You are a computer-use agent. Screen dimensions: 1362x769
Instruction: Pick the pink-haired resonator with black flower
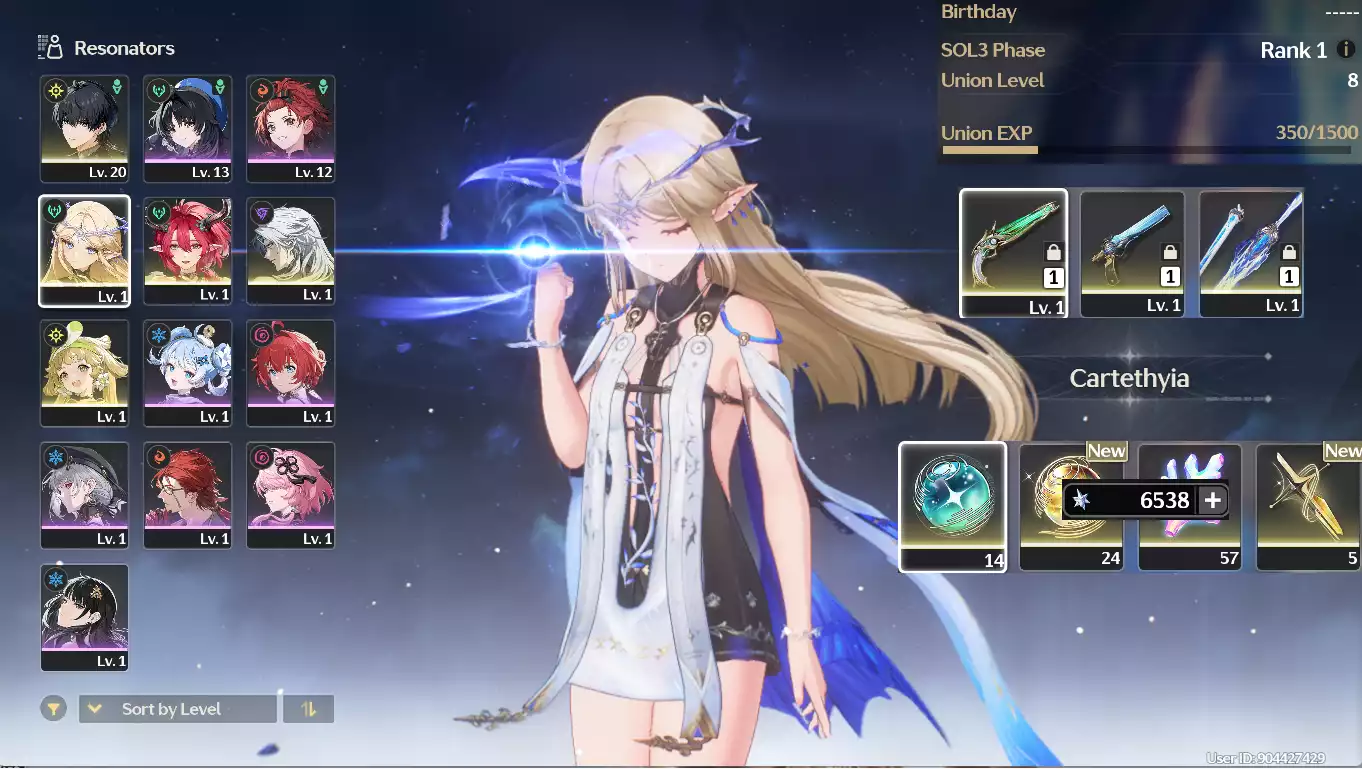pos(290,494)
